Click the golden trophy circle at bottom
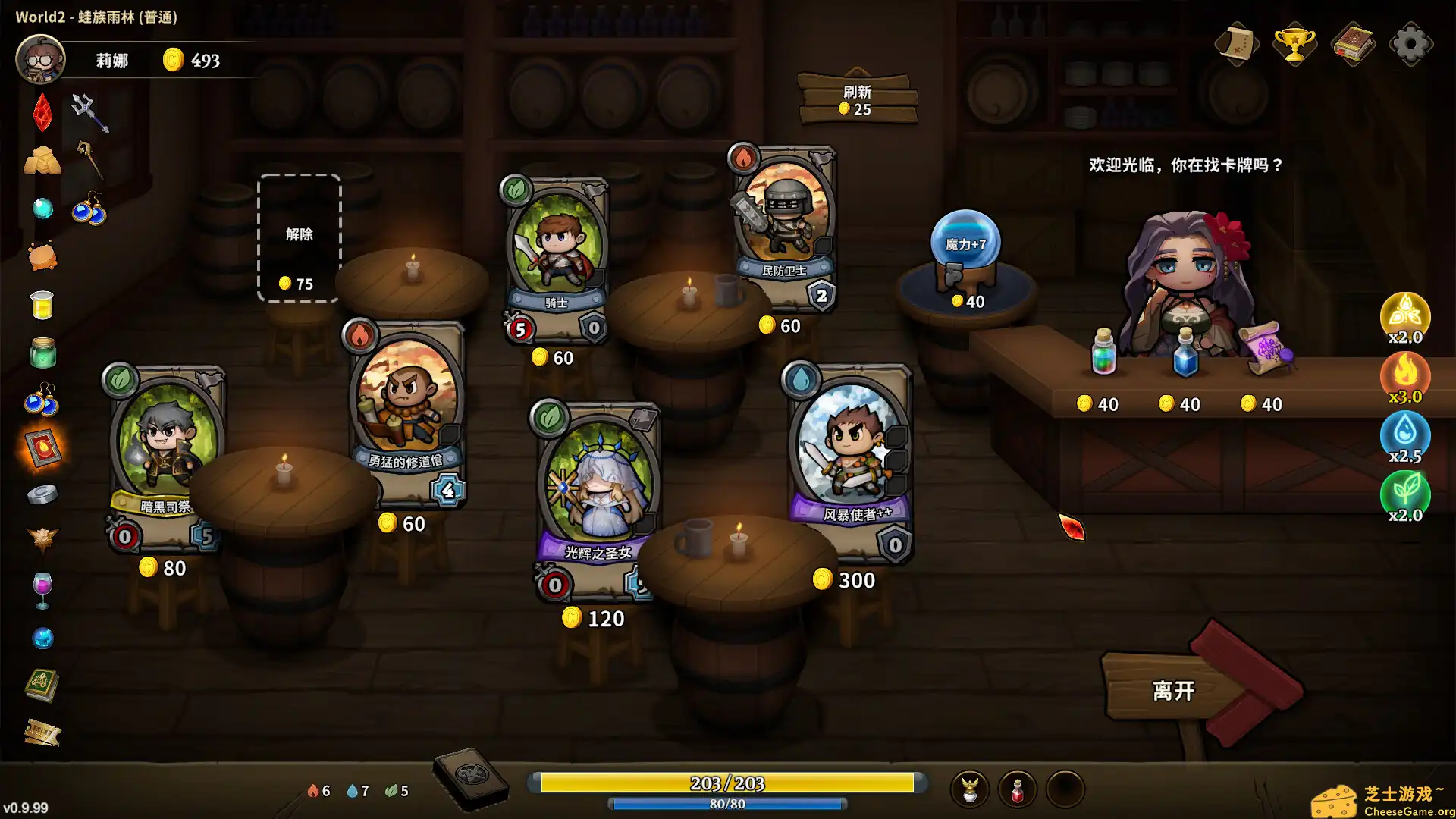Image resolution: width=1456 pixels, height=819 pixels. pyautogui.click(x=969, y=789)
